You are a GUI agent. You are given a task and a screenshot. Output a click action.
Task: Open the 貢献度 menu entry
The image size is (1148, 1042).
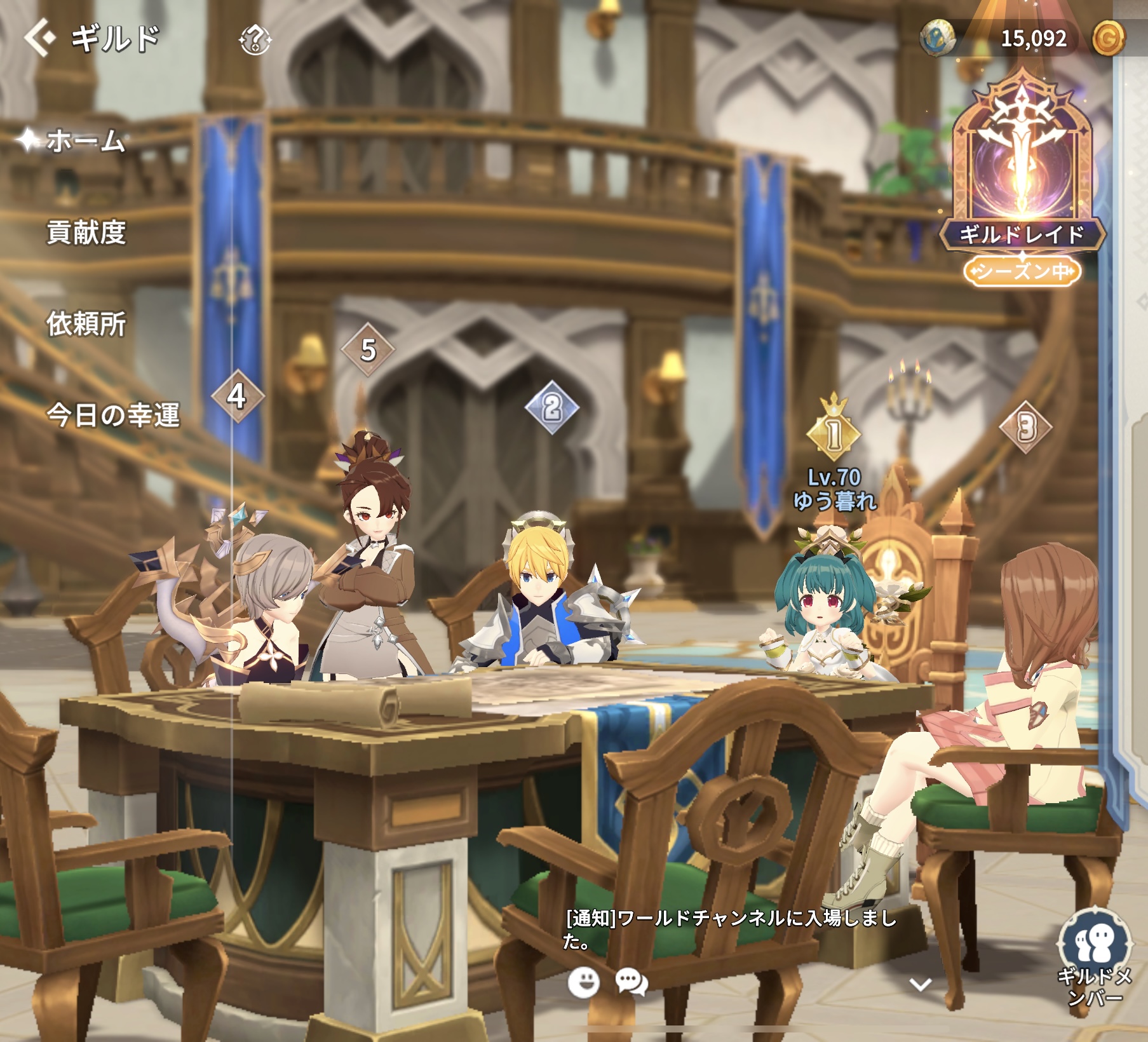click(x=86, y=233)
